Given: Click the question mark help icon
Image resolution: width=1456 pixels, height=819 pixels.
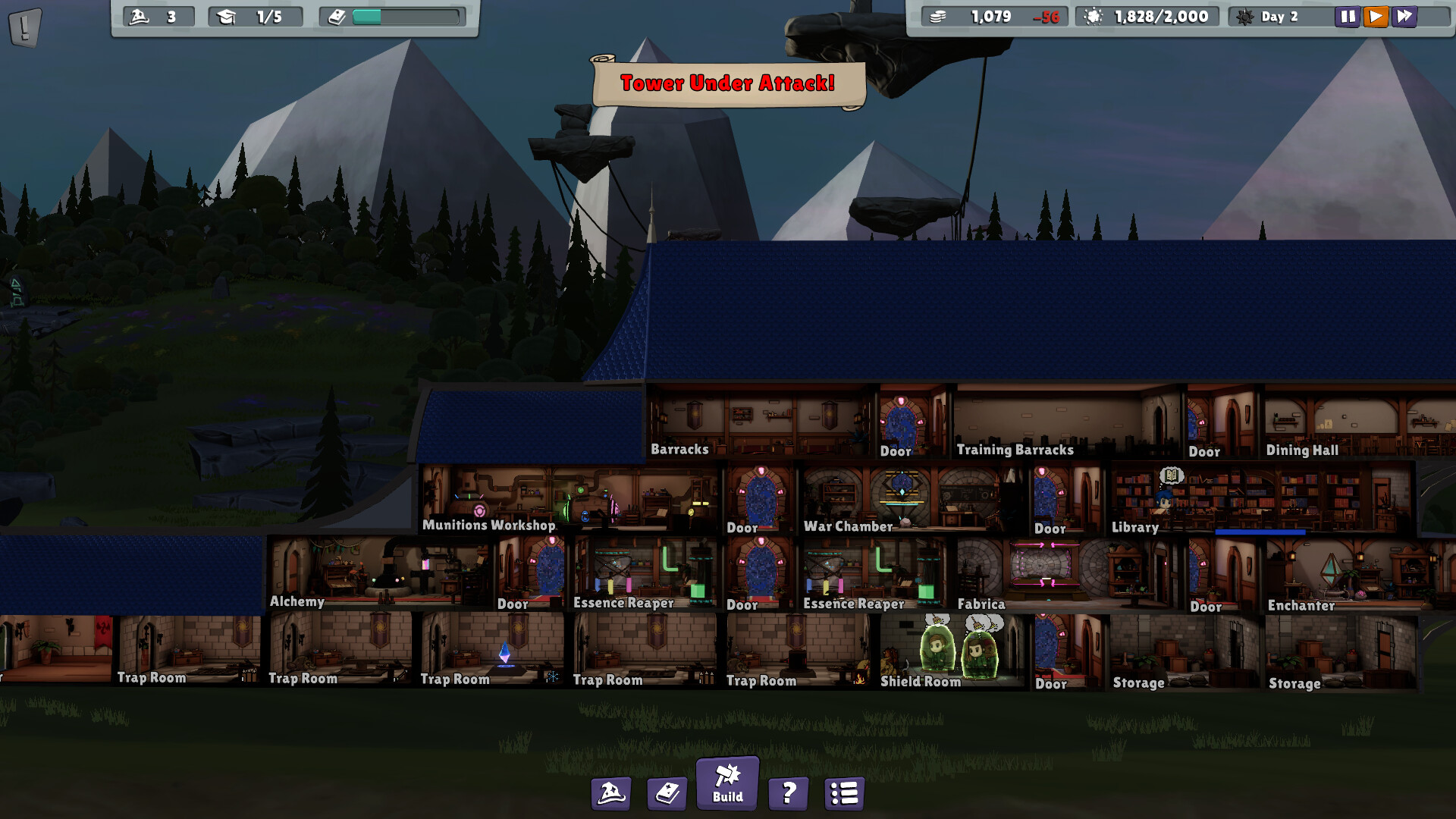Looking at the screenshot, I should click(788, 793).
